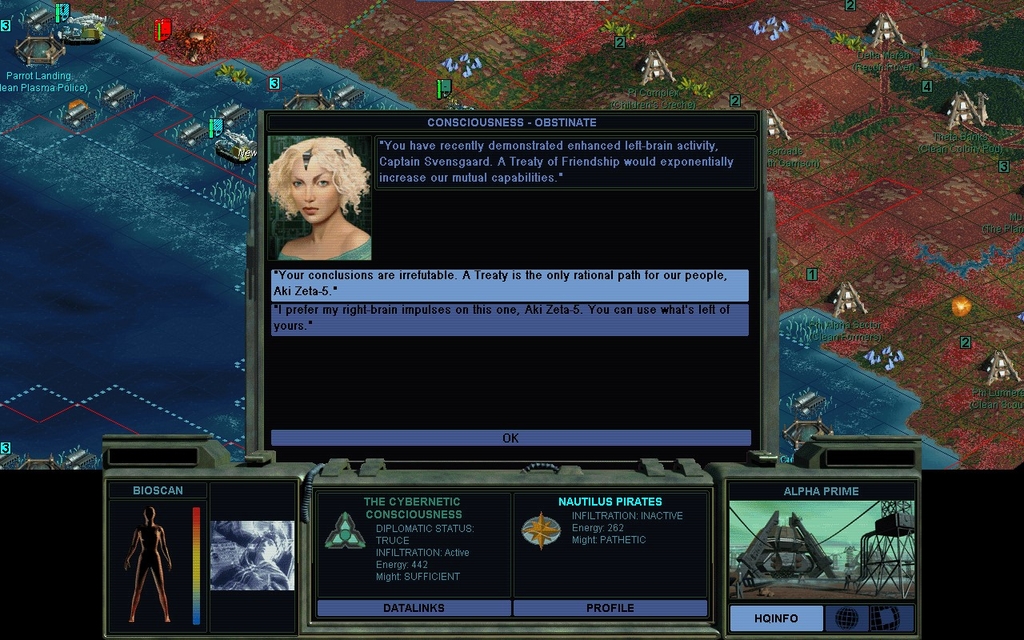Image resolution: width=1024 pixels, height=640 pixels.
Task: Open the HQINFO panel
Action: pyautogui.click(x=776, y=618)
